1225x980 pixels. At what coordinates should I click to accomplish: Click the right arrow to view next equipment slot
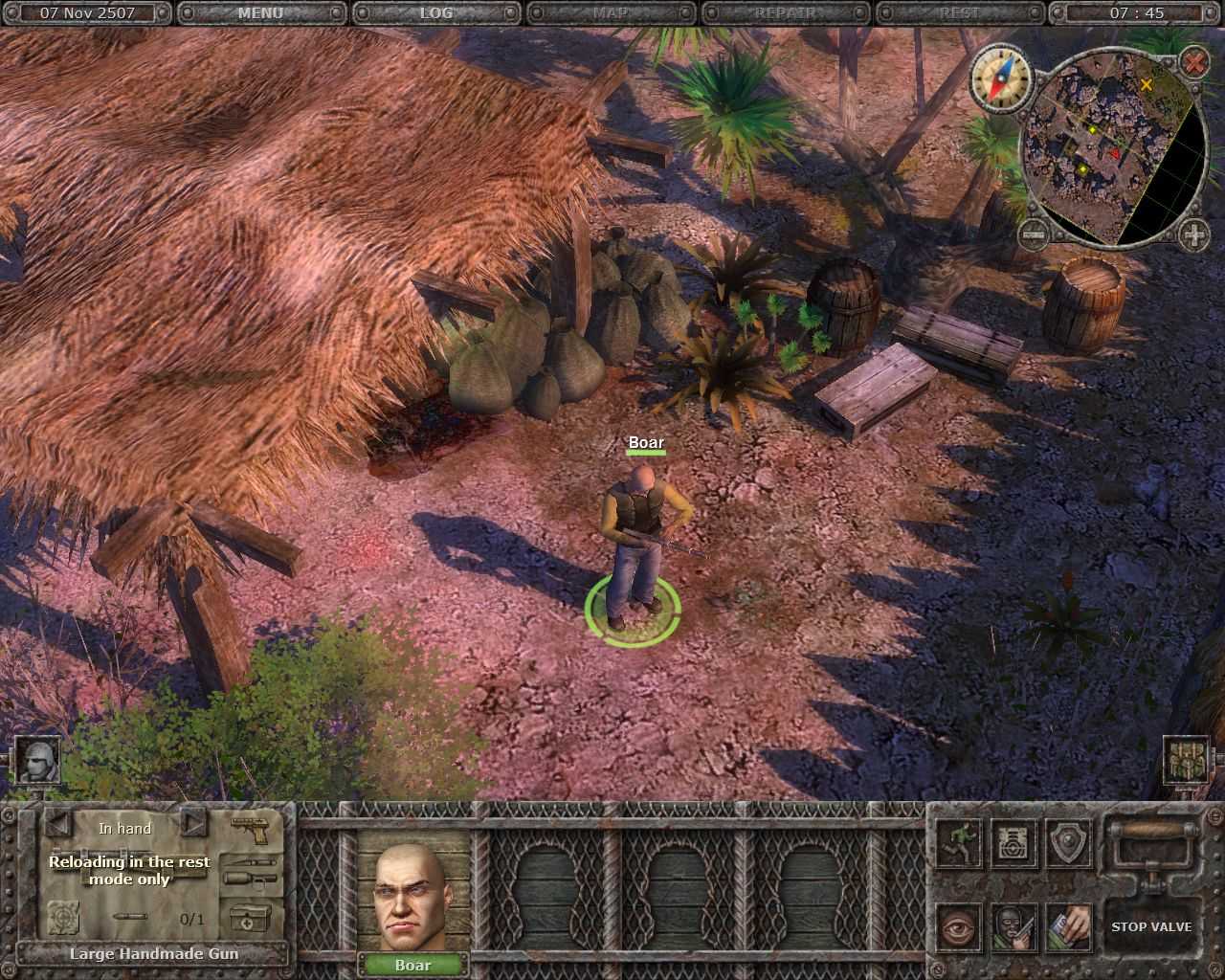(194, 826)
